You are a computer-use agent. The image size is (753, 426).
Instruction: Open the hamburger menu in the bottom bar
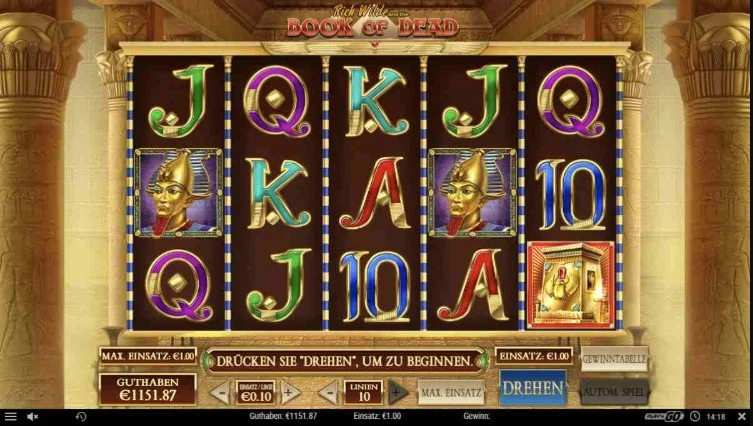point(10,416)
